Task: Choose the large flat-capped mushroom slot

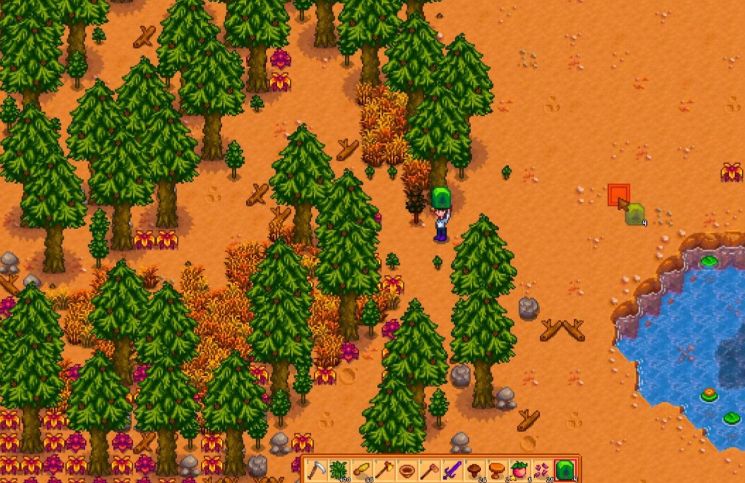Action: [x=495, y=470]
